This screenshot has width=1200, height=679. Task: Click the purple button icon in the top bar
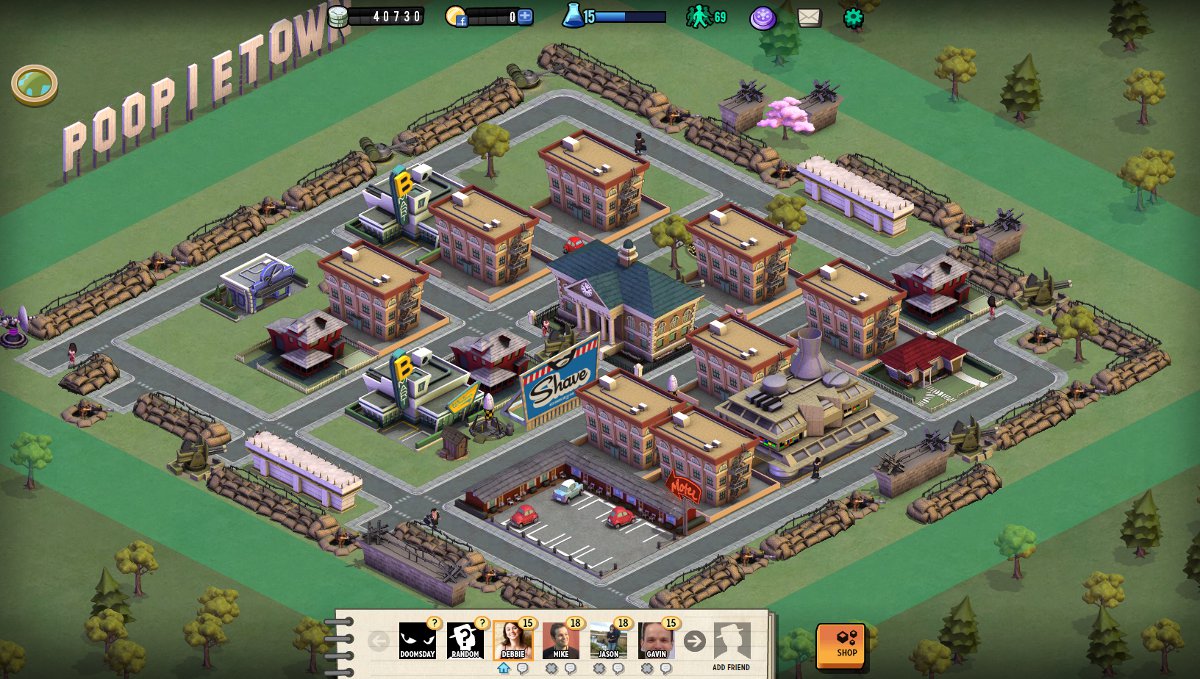pyautogui.click(x=763, y=17)
